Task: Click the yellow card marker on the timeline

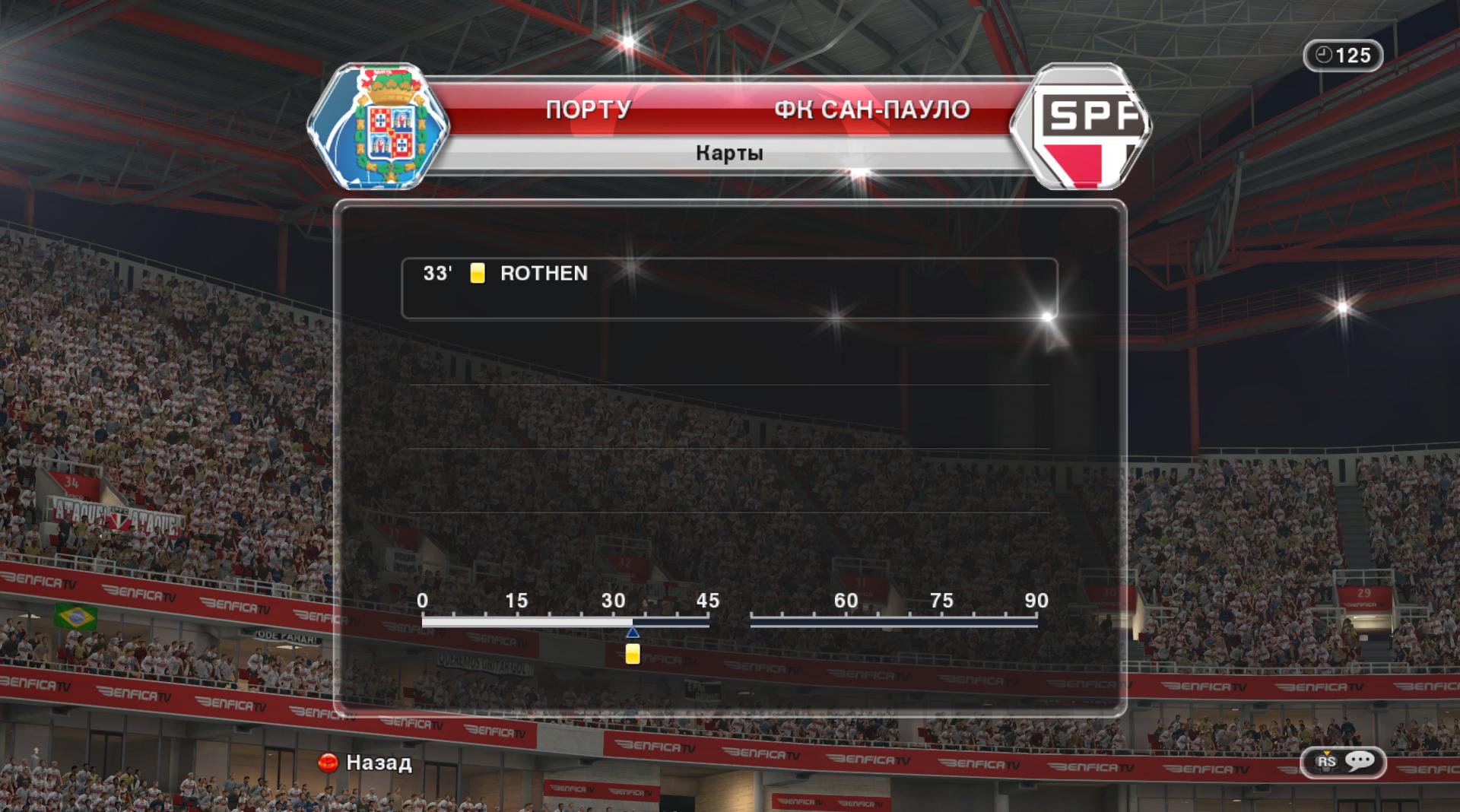Action: [x=633, y=654]
